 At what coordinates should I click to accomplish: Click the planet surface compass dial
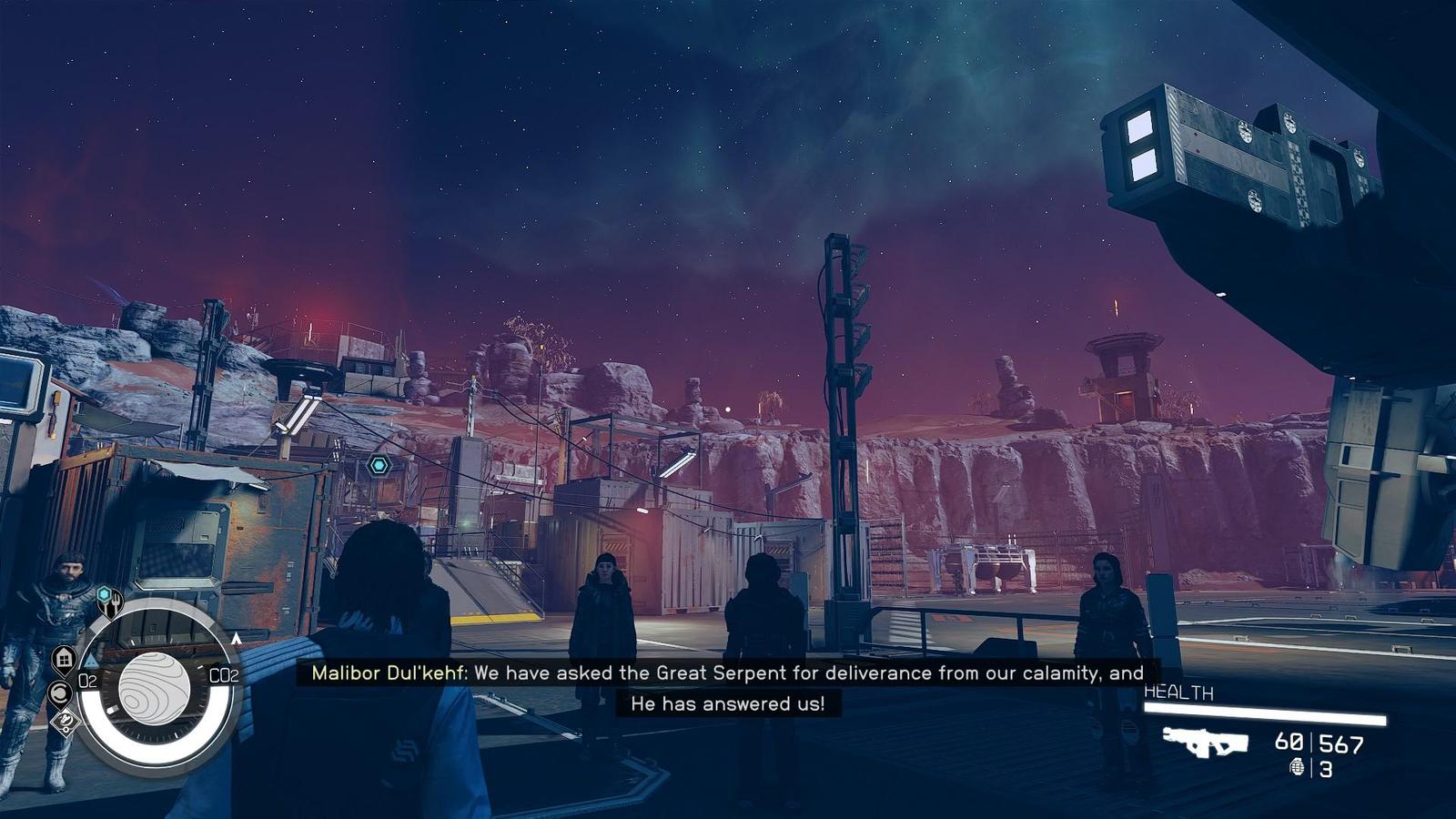(x=155, y=688)
